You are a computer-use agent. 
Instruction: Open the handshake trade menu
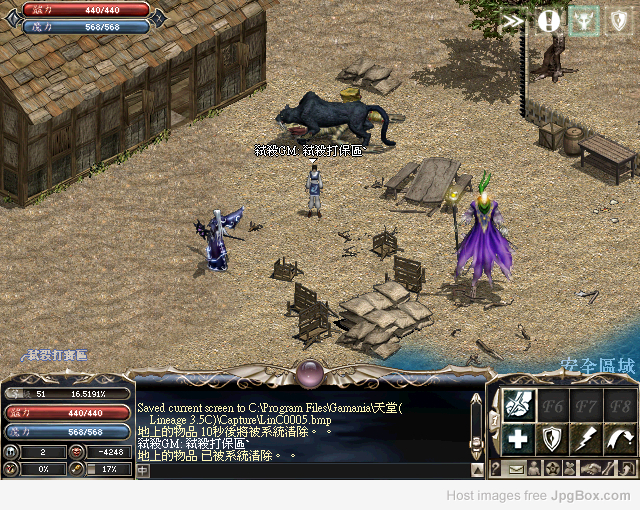(x=590, y=468)
